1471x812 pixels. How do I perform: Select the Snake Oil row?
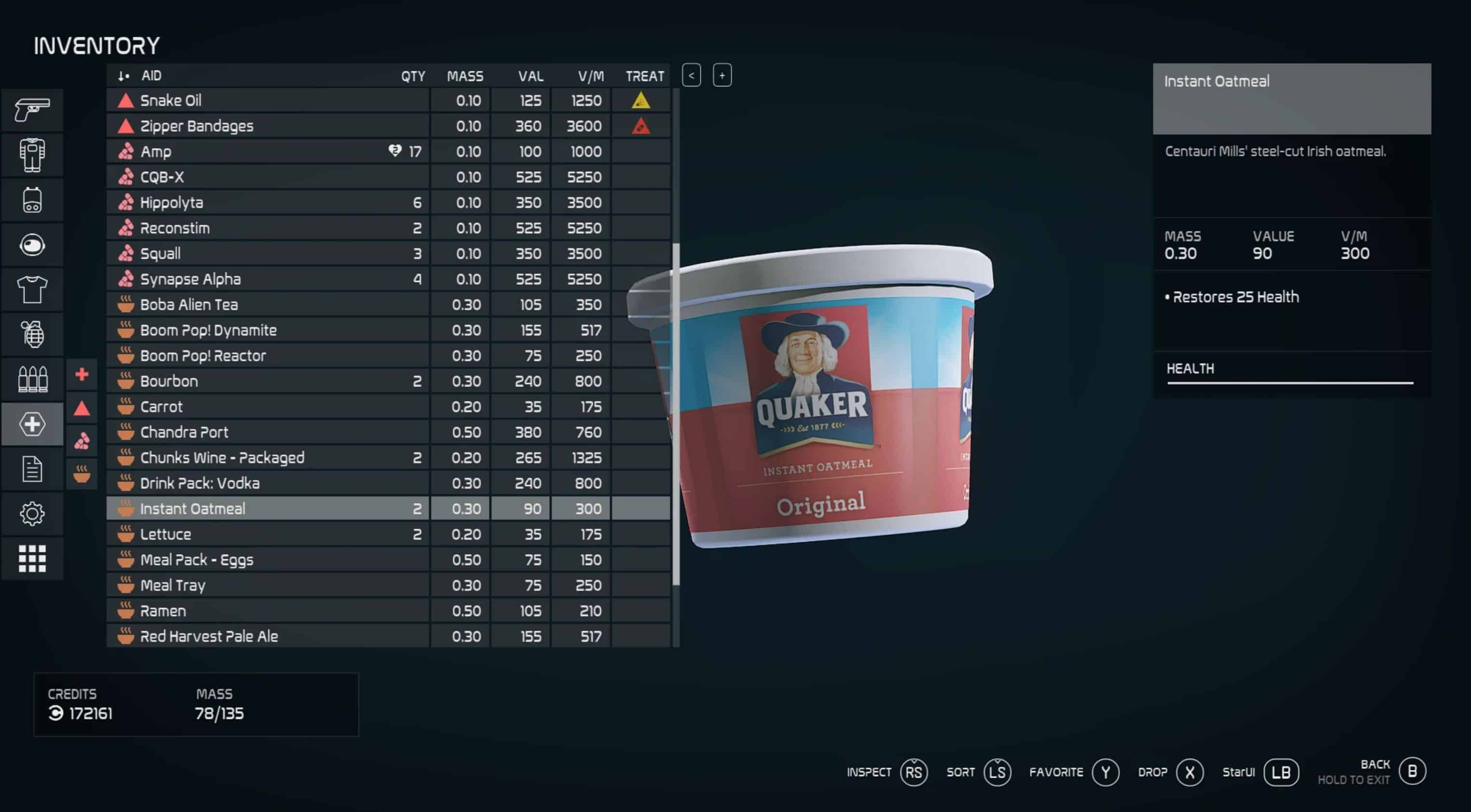267,100
